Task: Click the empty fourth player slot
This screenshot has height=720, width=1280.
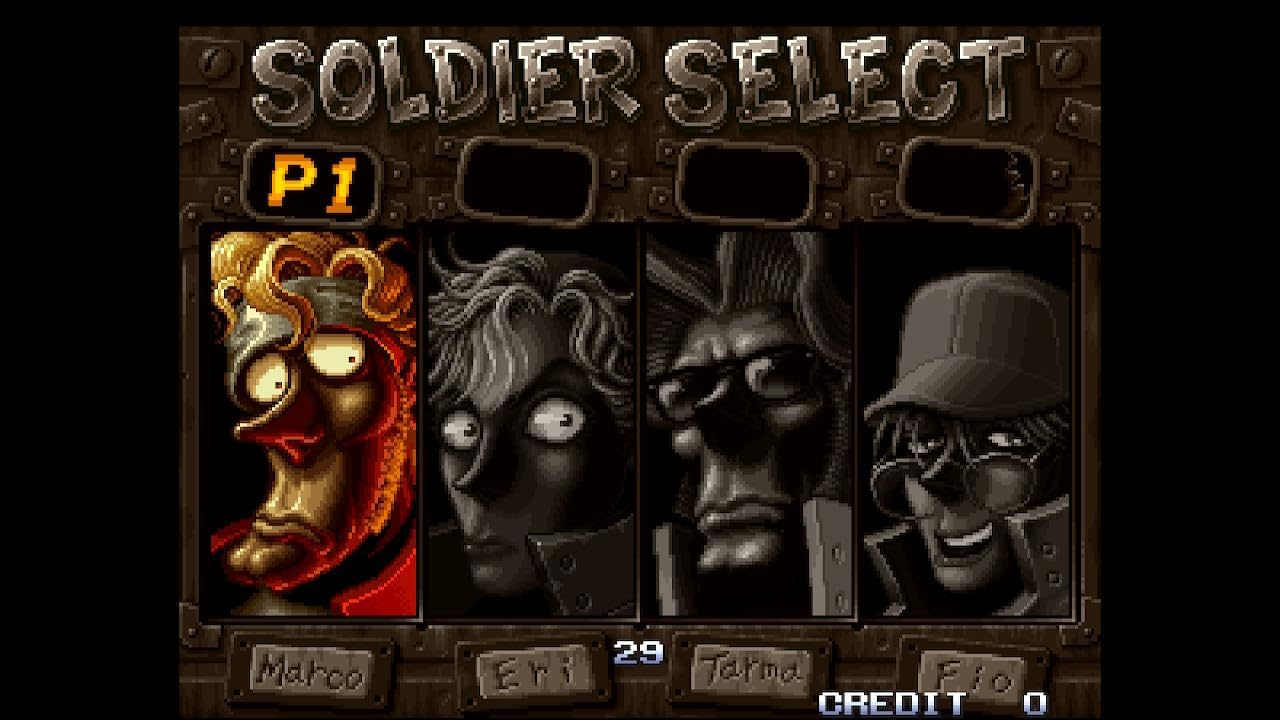Action: click(x=965, y=180)
